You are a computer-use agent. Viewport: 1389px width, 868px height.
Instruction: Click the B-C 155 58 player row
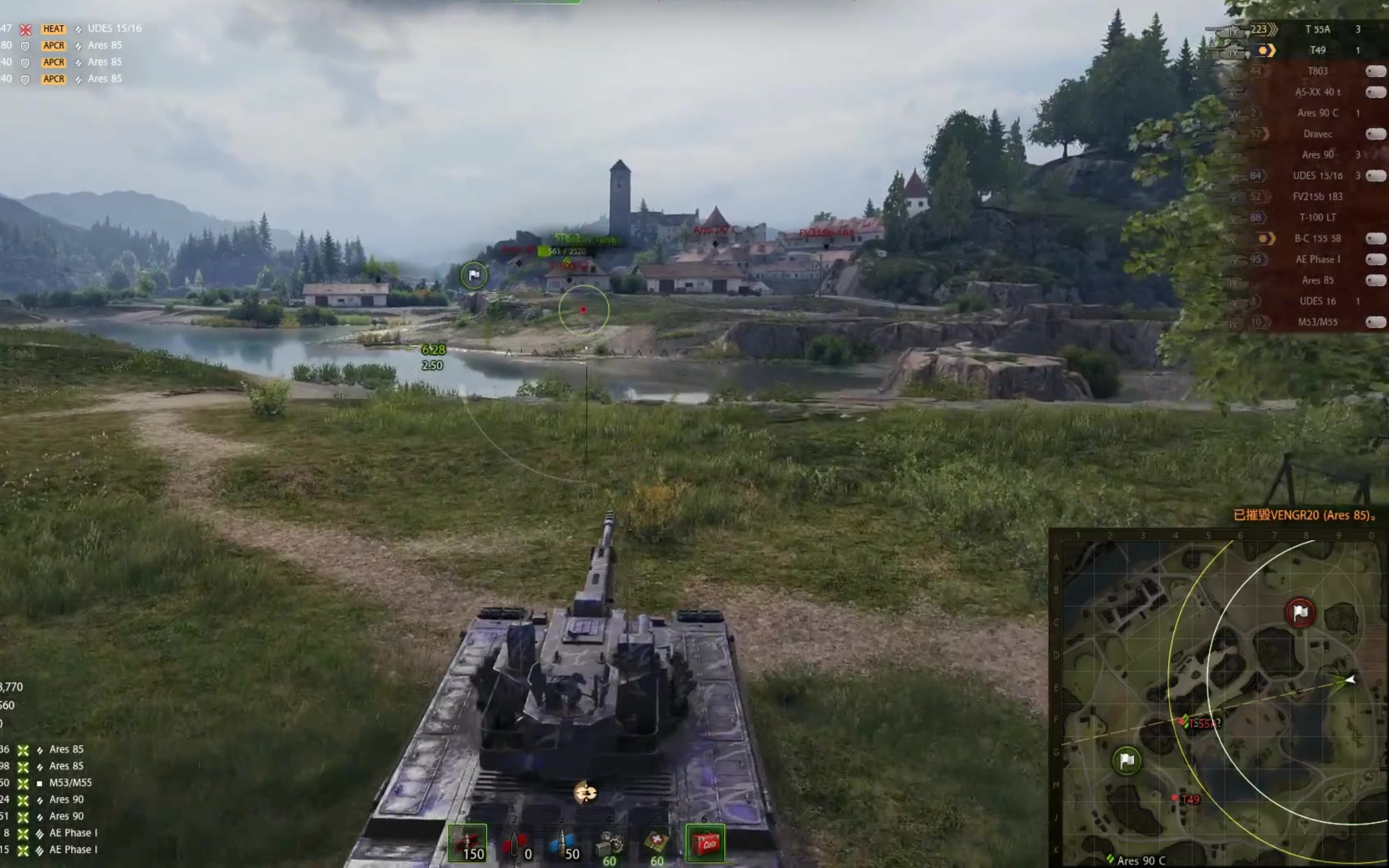(x=1317, y=238)
